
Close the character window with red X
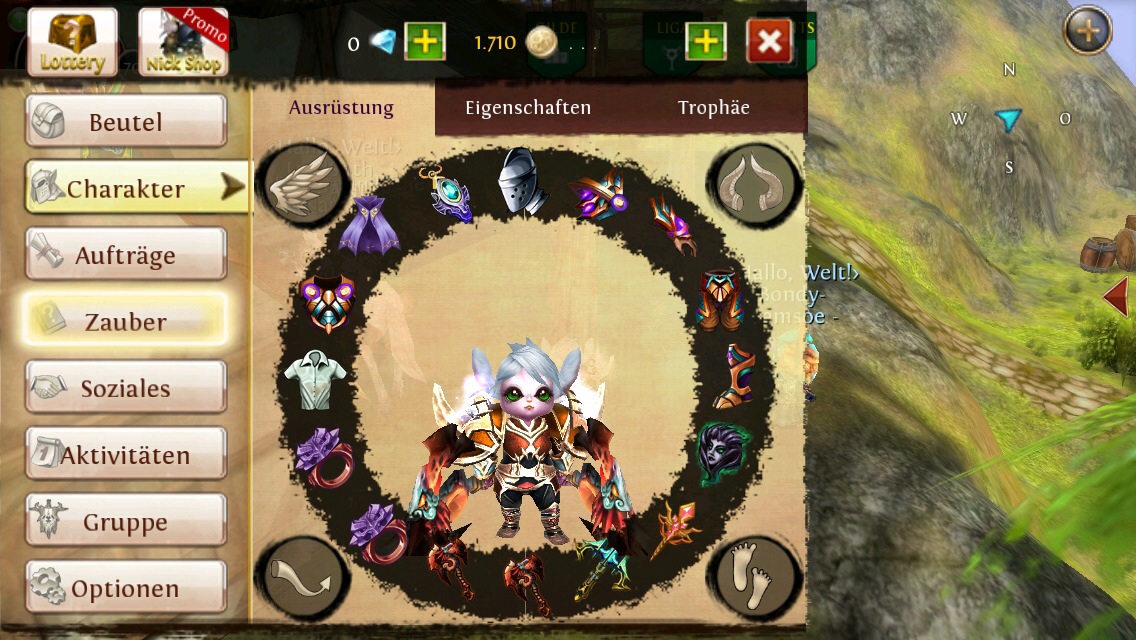coord(769,42)
